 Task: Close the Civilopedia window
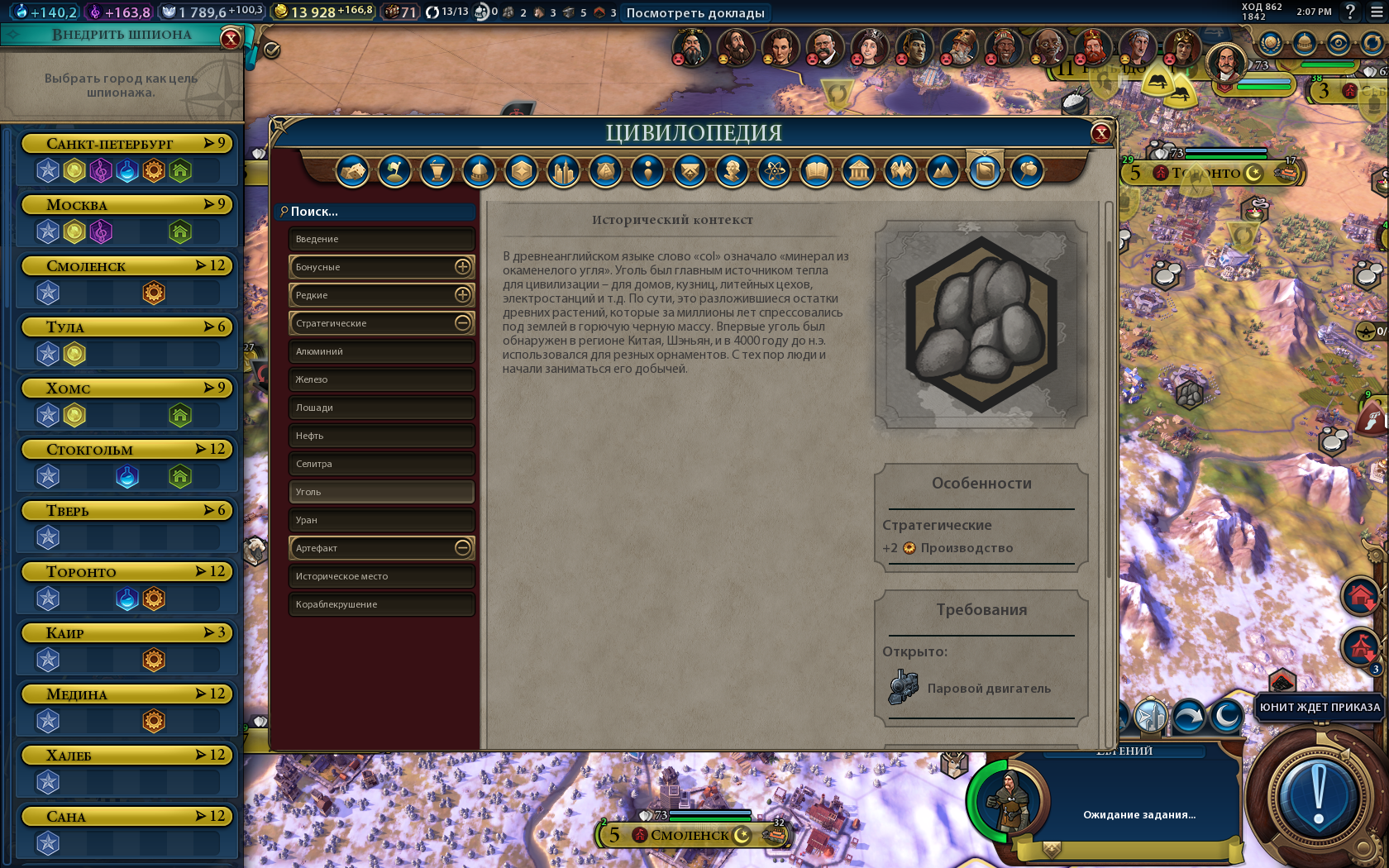click(1100, 133)
